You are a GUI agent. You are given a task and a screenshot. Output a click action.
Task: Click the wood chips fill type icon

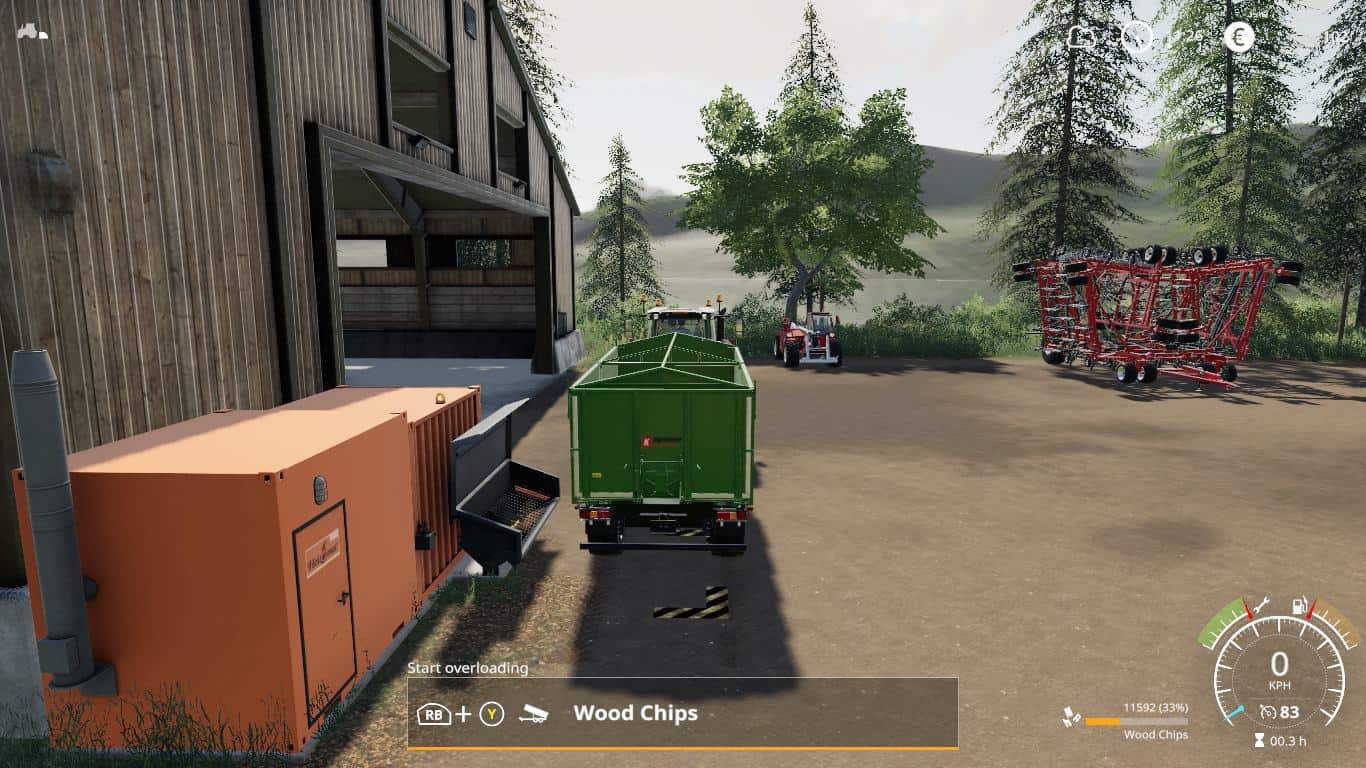[x=1071, y=718]
